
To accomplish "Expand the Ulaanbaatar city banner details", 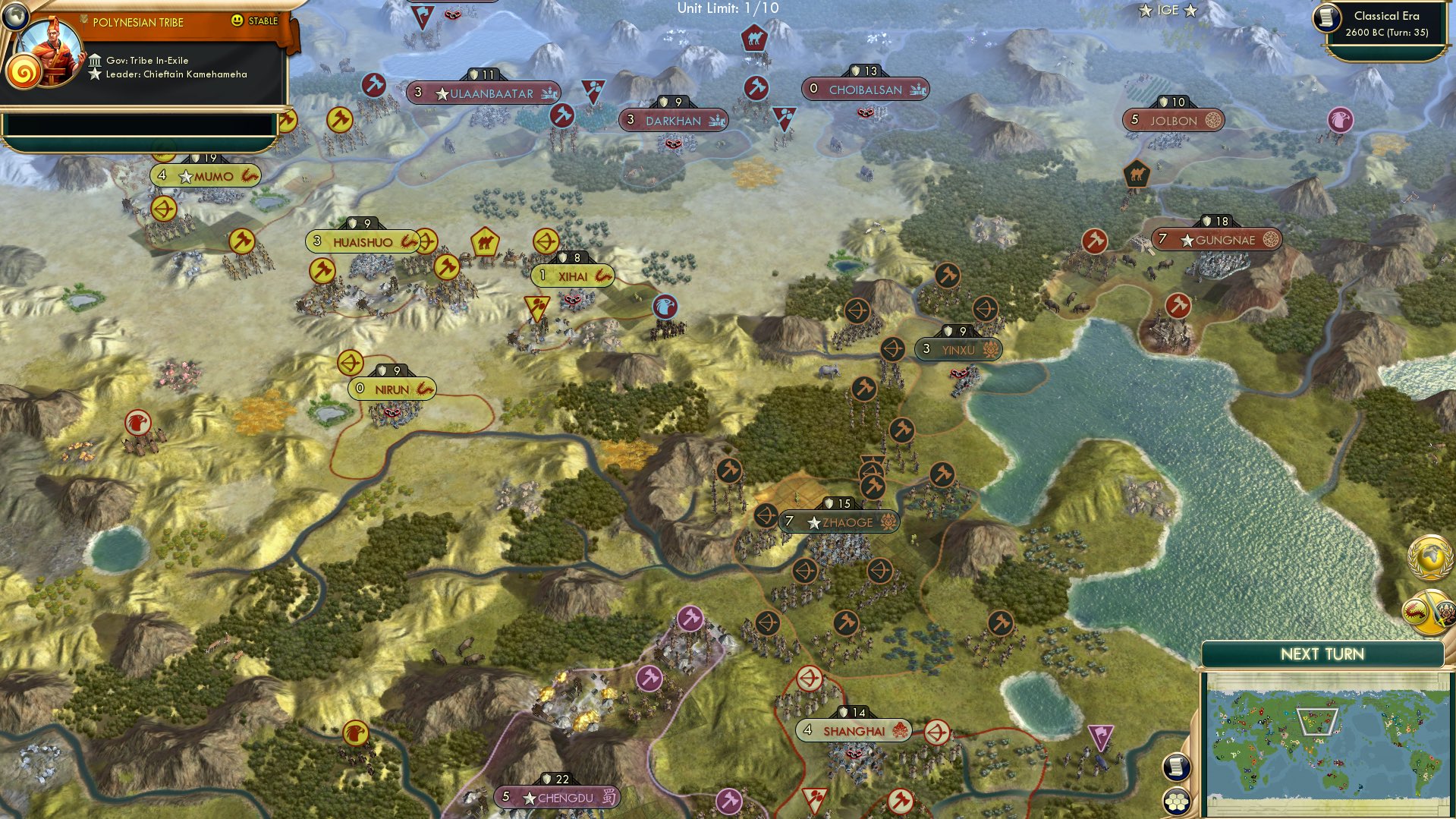I will (483, 93).
